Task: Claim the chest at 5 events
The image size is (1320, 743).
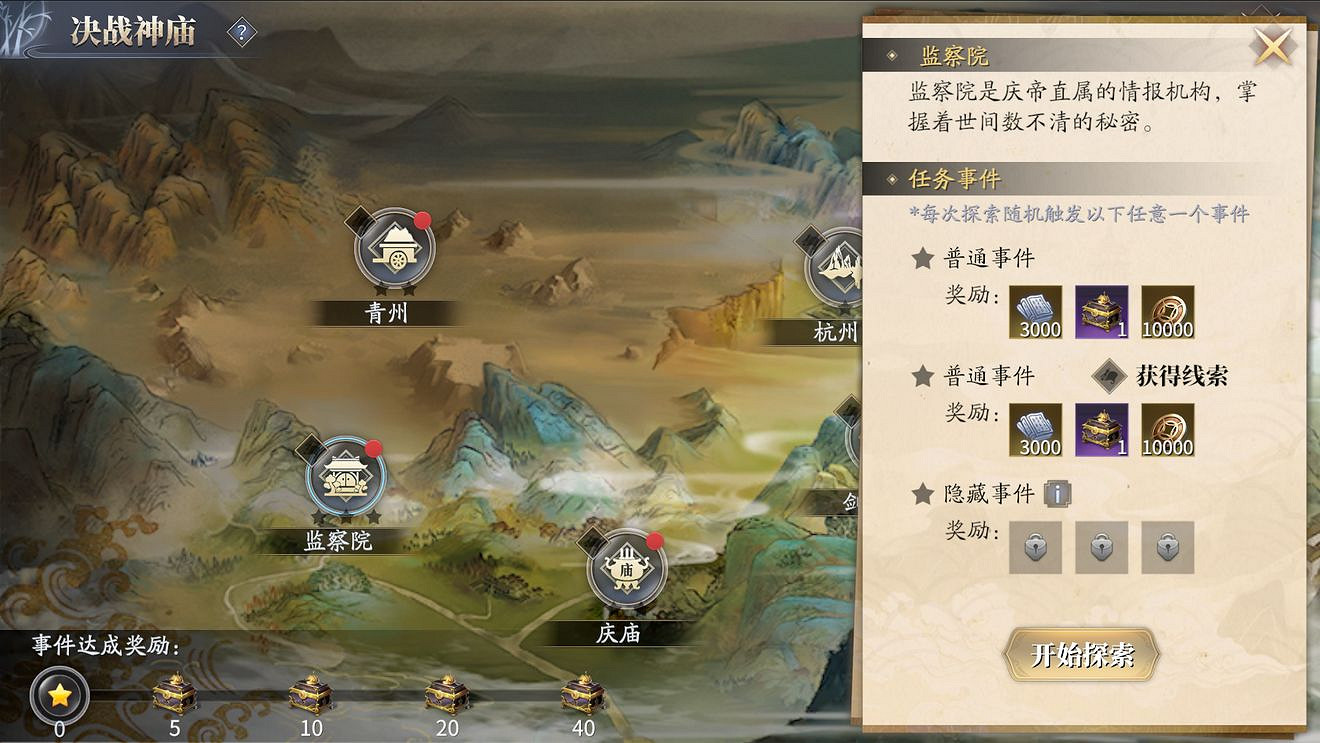Action: click(175, 693)
